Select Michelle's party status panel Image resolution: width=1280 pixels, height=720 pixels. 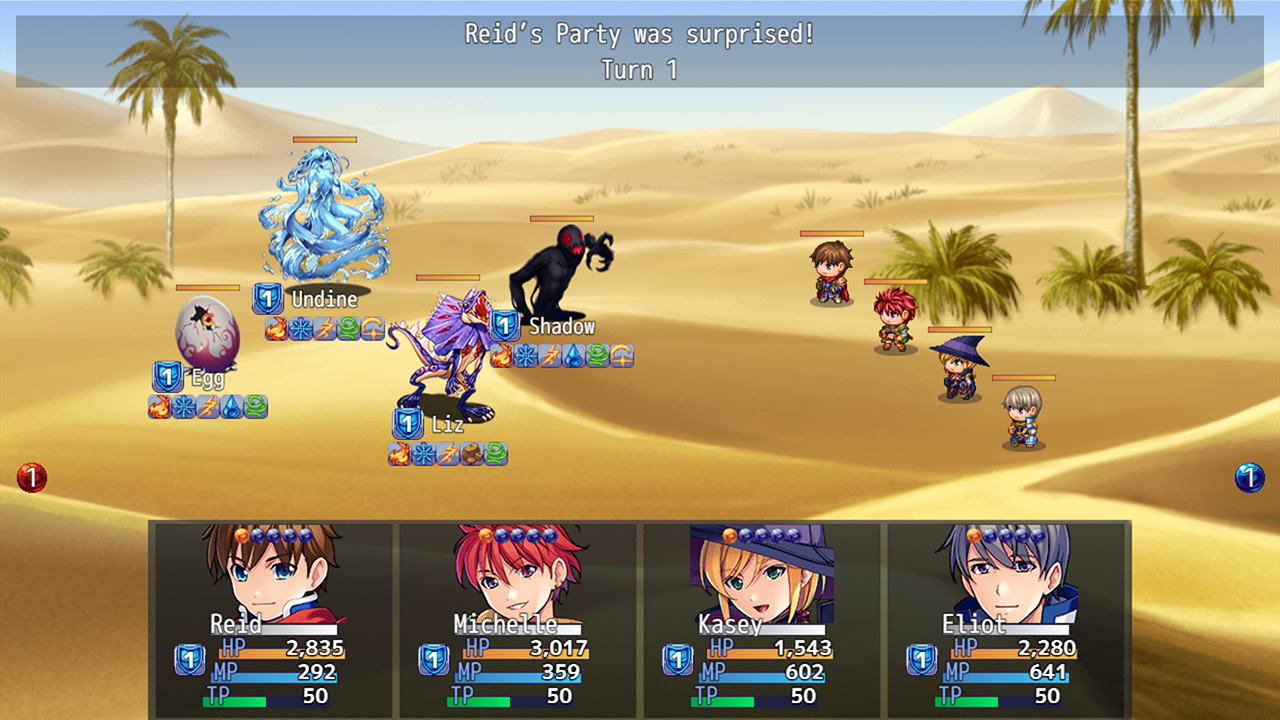pos(517,618)
